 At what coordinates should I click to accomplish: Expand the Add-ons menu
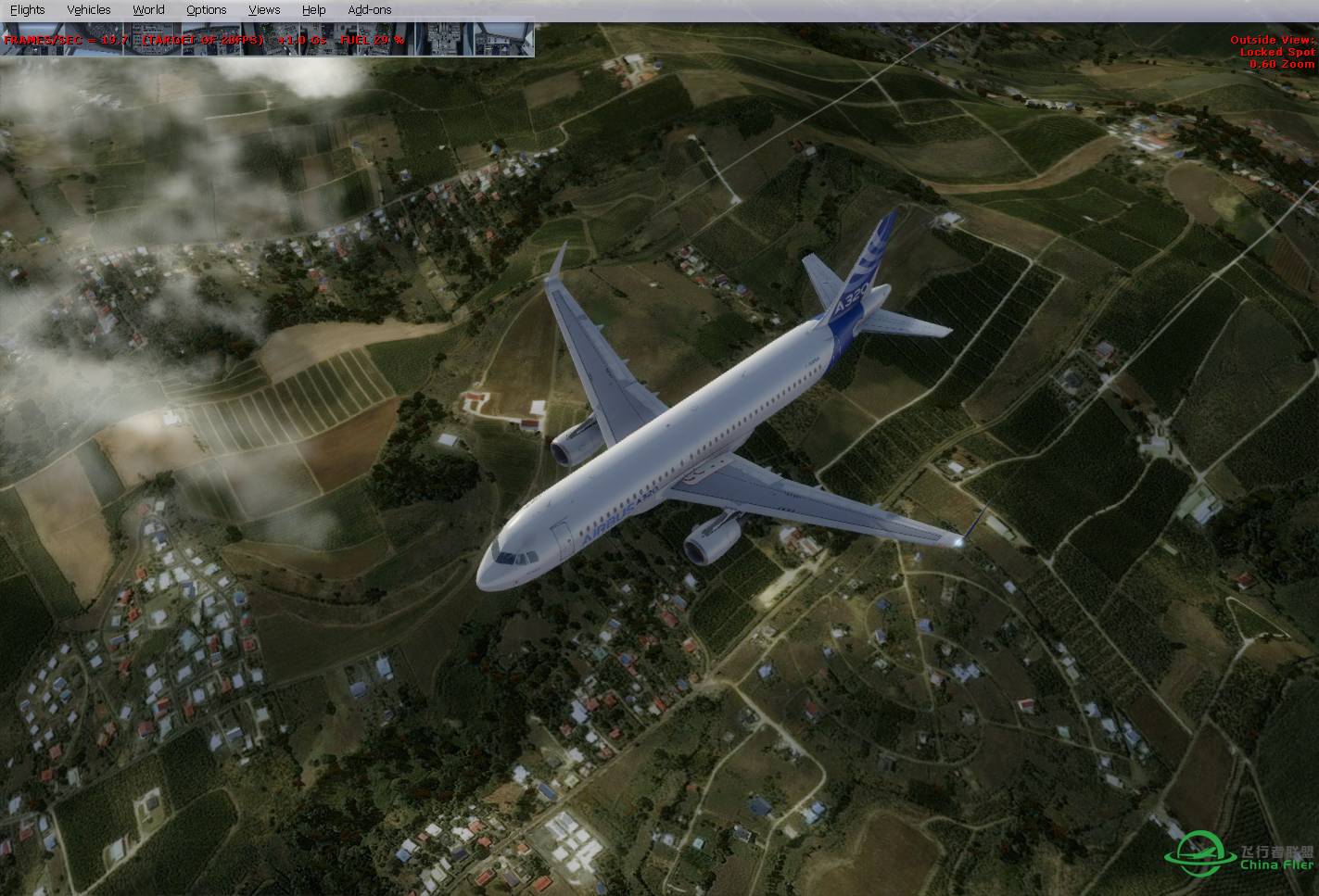click(x=369, y=9)
